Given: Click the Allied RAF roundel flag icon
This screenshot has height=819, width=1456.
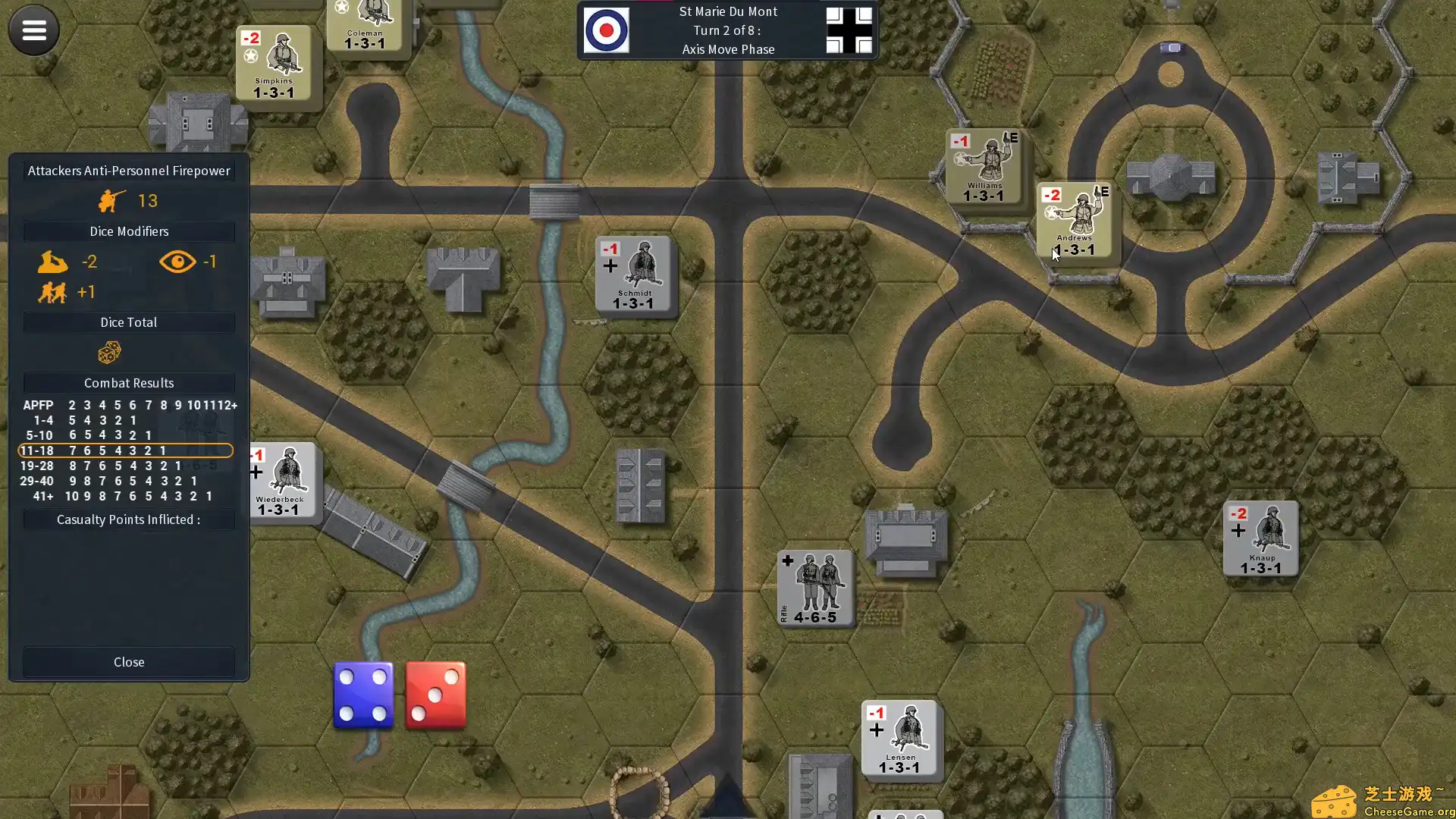Looking at the screenshot, I should 607,30.
